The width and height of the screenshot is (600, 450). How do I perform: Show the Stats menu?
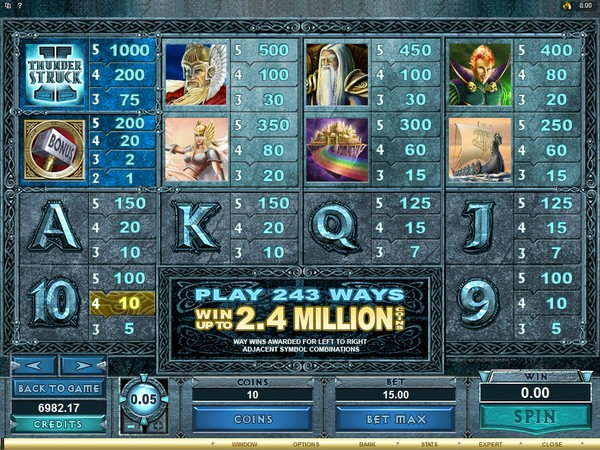428,442
